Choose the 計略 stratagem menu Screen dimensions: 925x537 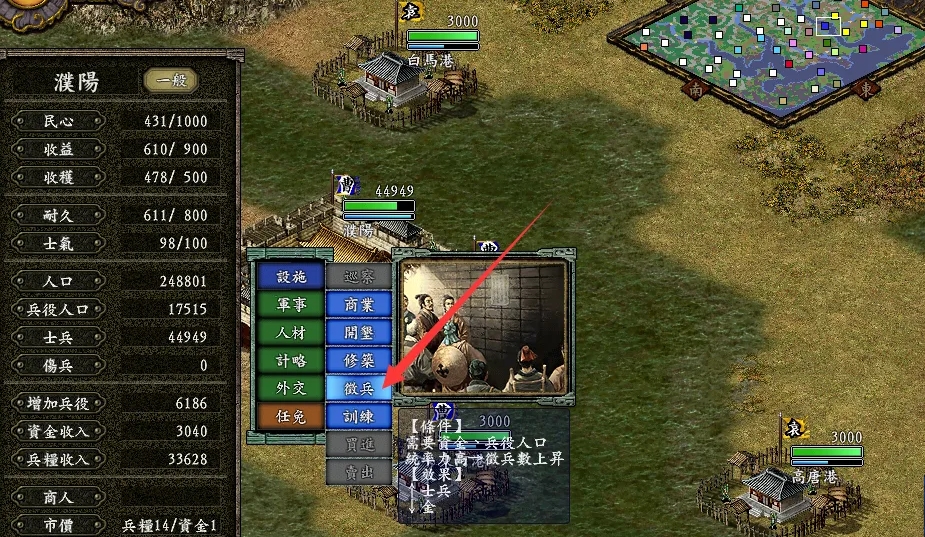tap(289, 360)
